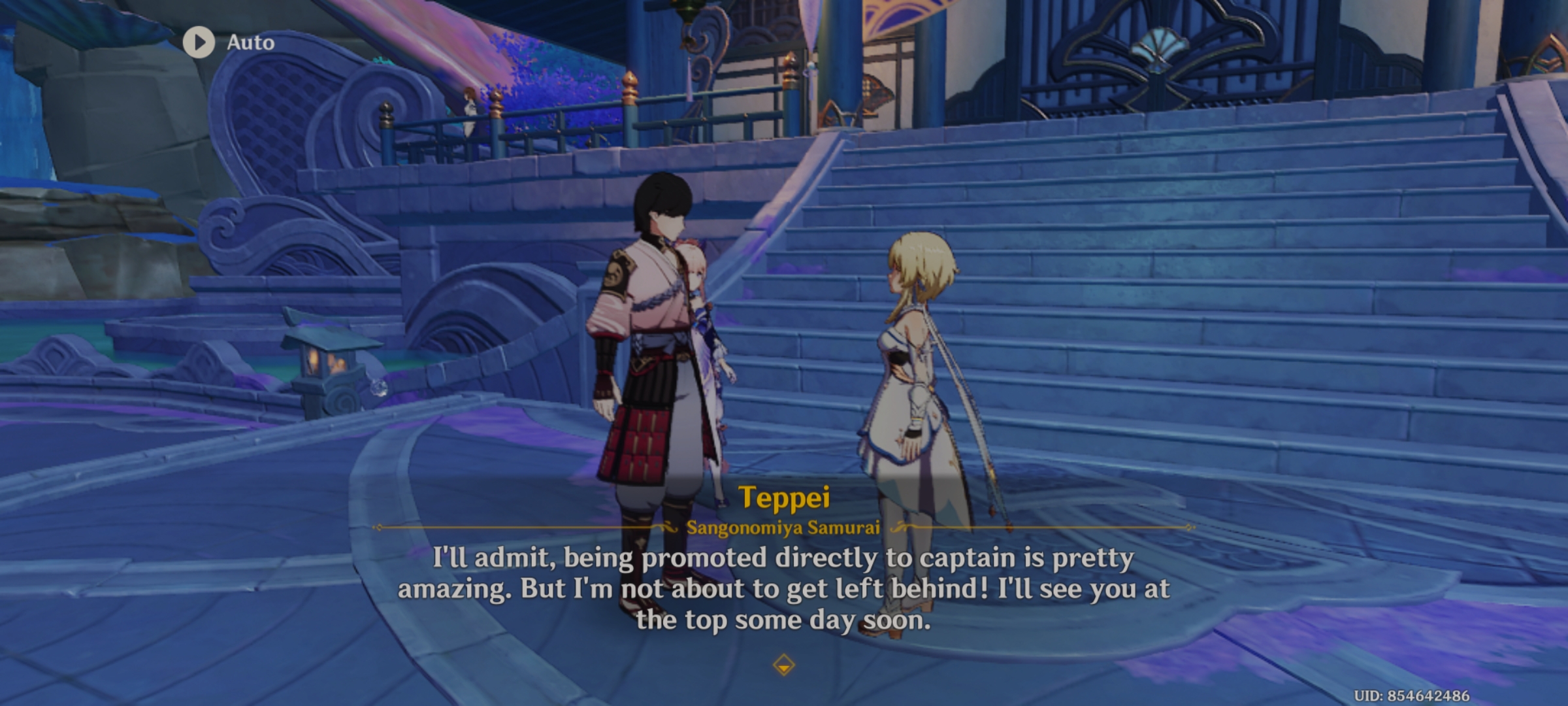
Task: Select the Teppei name label
Action: click(x=784, y=497)
